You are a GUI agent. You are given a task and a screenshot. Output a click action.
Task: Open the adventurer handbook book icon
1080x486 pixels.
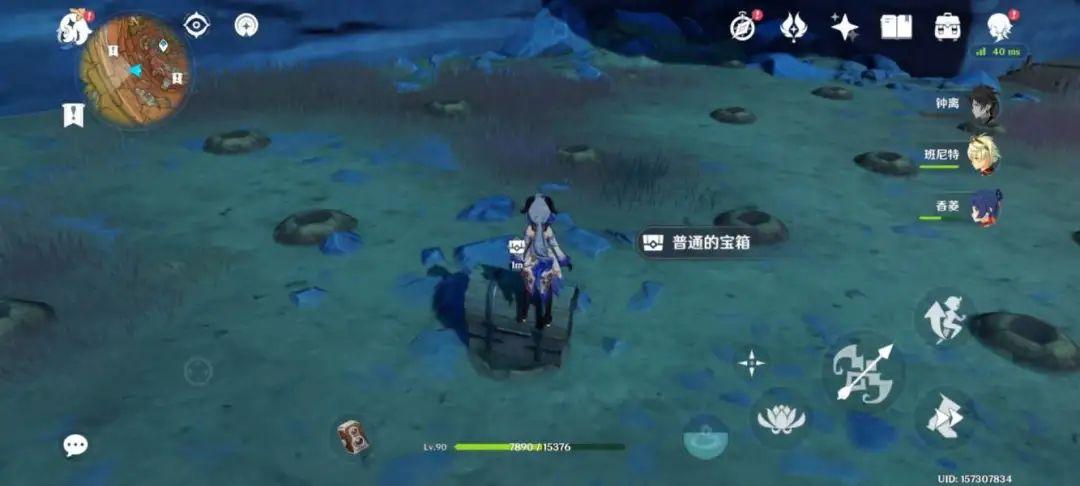[896, 27]
